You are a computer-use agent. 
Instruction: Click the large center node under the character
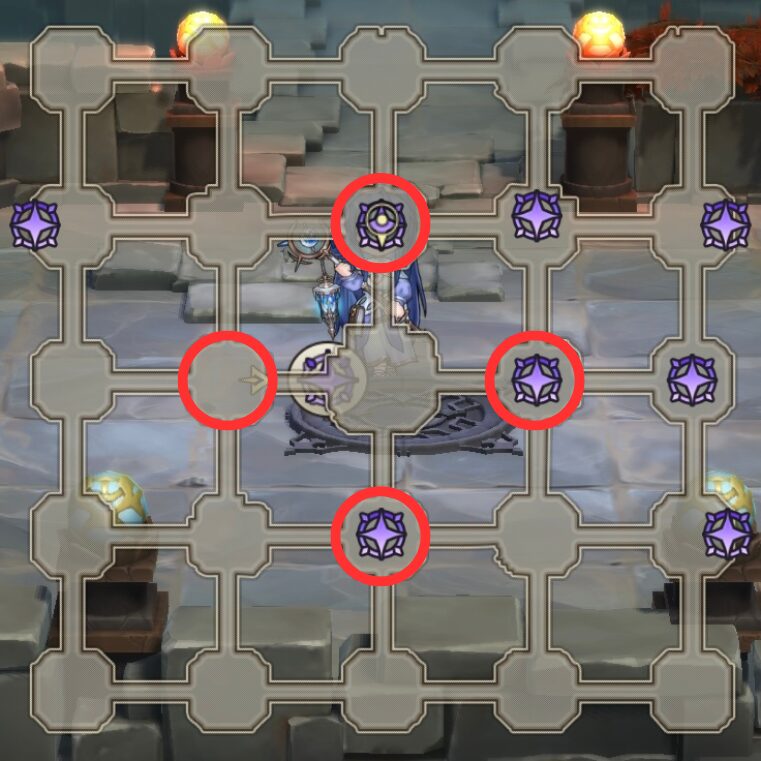[384, 380]
